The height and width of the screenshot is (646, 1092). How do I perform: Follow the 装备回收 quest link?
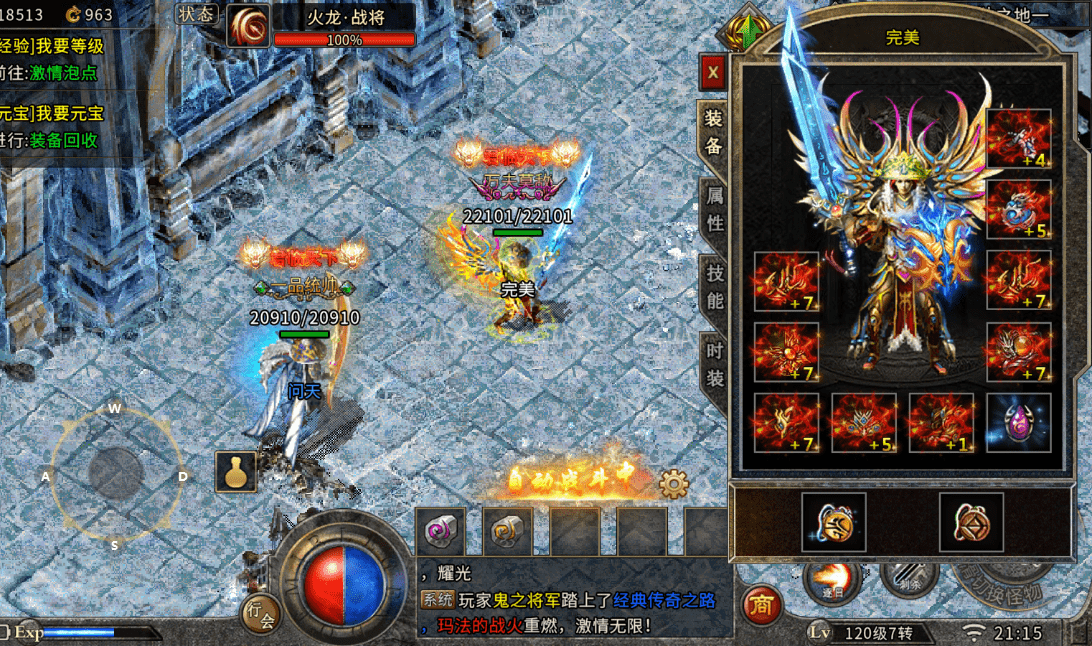point(63,140)
